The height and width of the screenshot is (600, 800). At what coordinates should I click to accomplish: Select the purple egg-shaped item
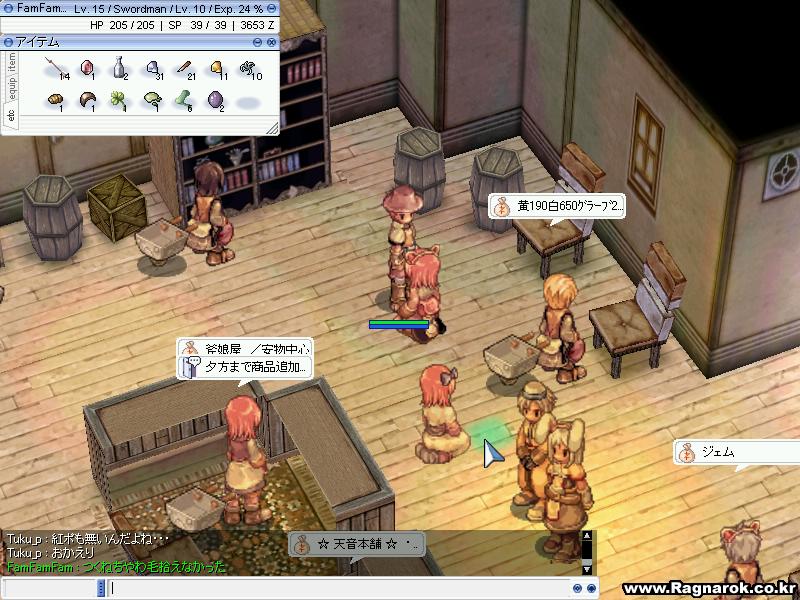[x=215, y=100]
